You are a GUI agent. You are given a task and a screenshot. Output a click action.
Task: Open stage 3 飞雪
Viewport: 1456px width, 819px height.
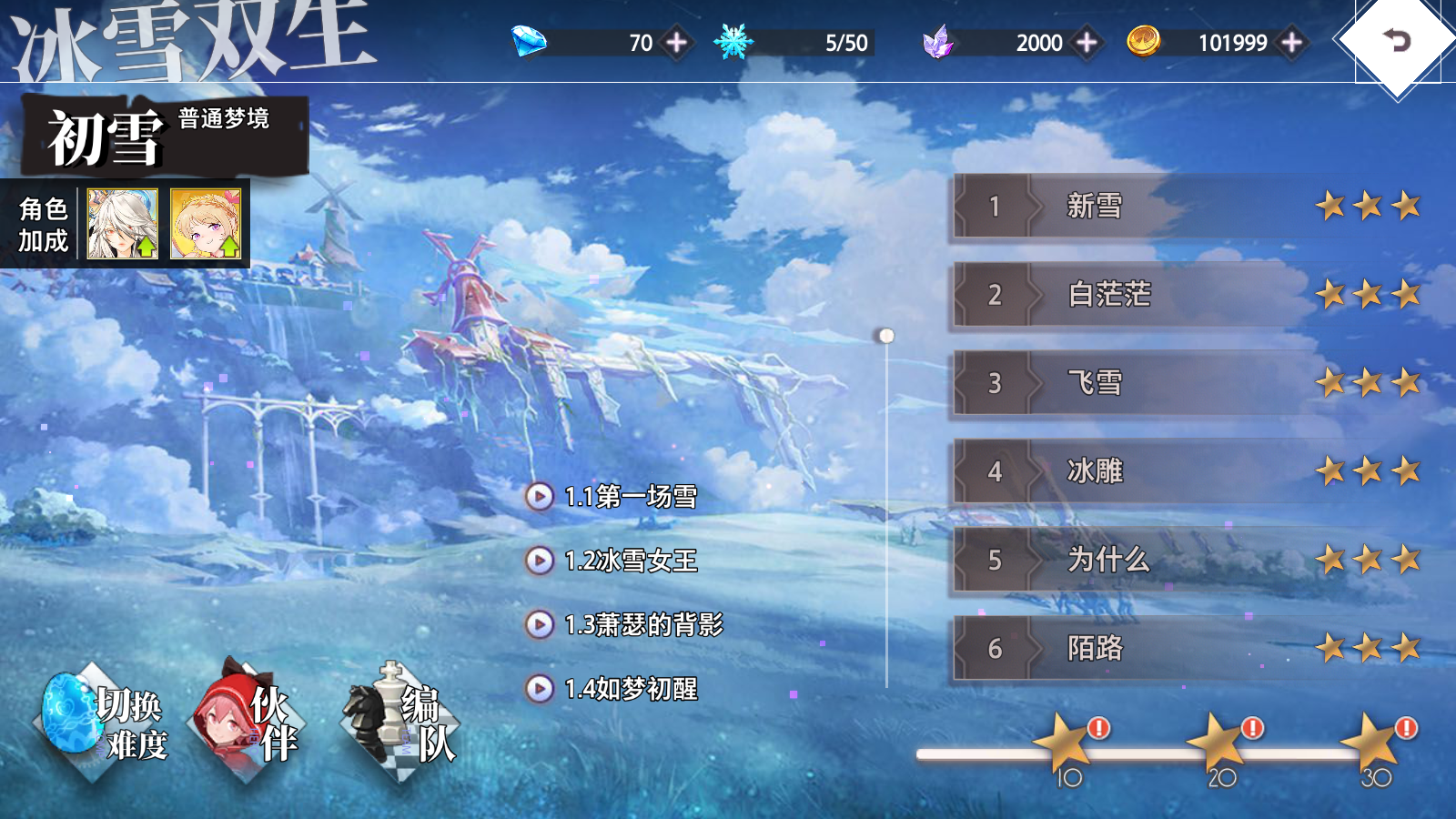click(1183, 383)
